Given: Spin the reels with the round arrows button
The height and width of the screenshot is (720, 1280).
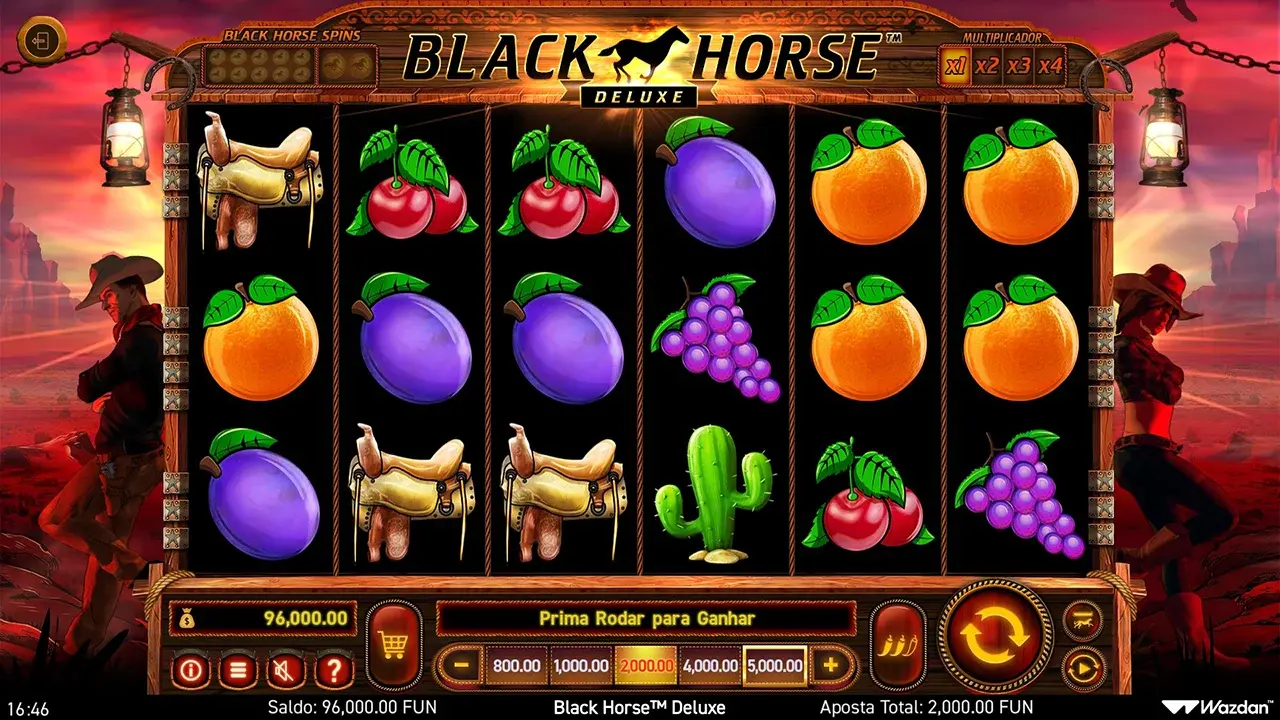Looking at the screenshot, I should point(996,634).
